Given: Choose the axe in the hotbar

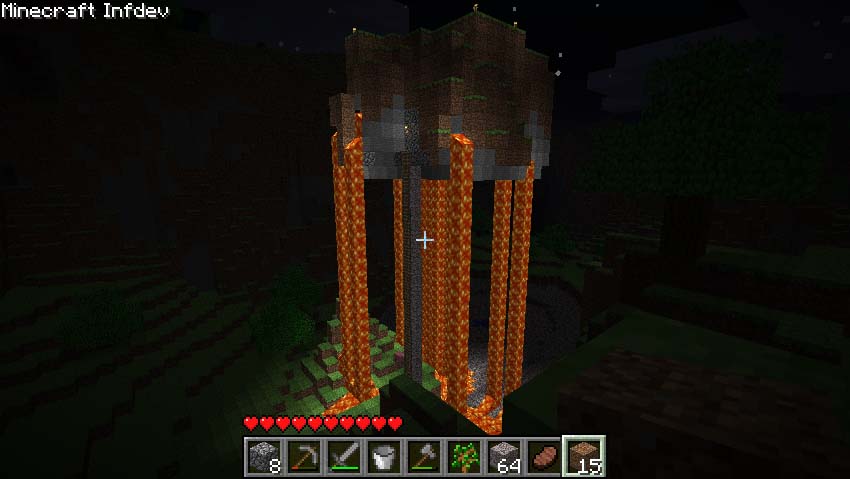Looking at the screenshot, I should [424, 457].
